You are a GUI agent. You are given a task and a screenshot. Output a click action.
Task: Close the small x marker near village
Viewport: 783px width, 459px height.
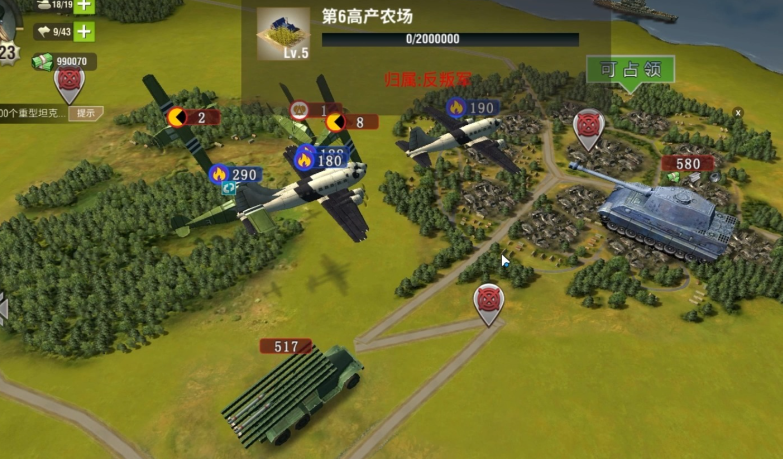tap(738, 113)
